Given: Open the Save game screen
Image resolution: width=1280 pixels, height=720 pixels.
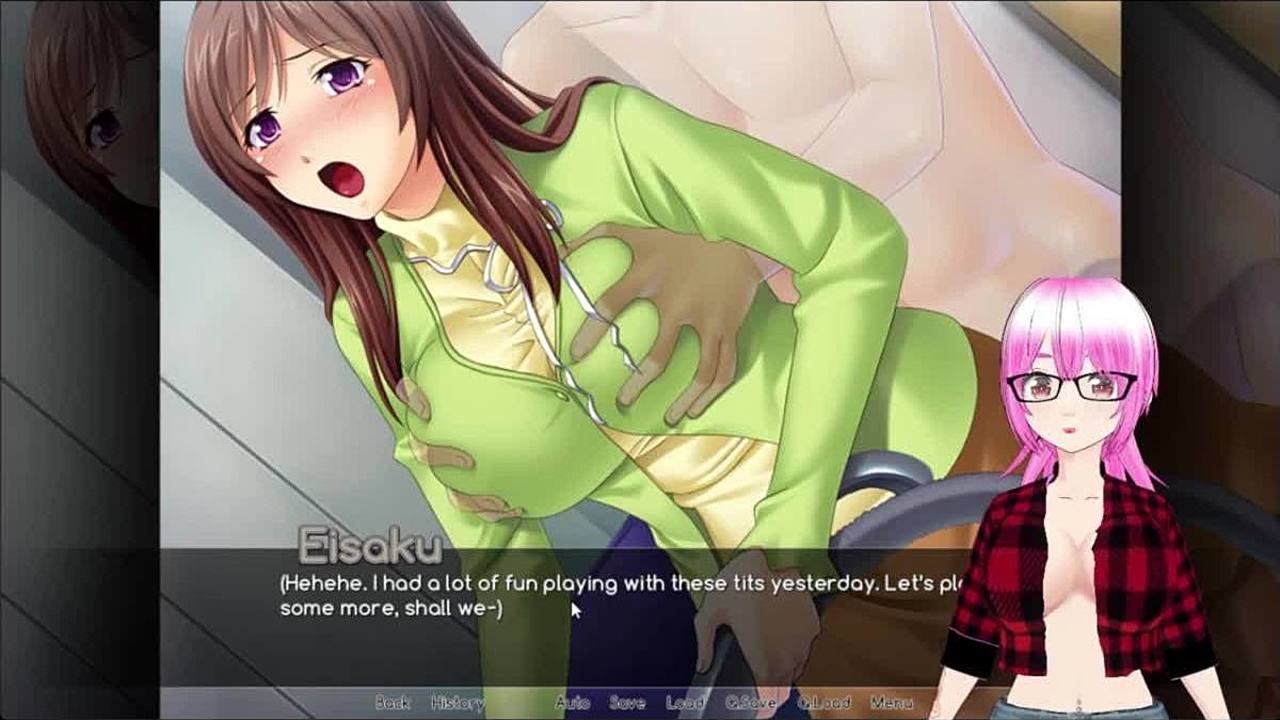Looking at the screenshot, I should [627, 702].
